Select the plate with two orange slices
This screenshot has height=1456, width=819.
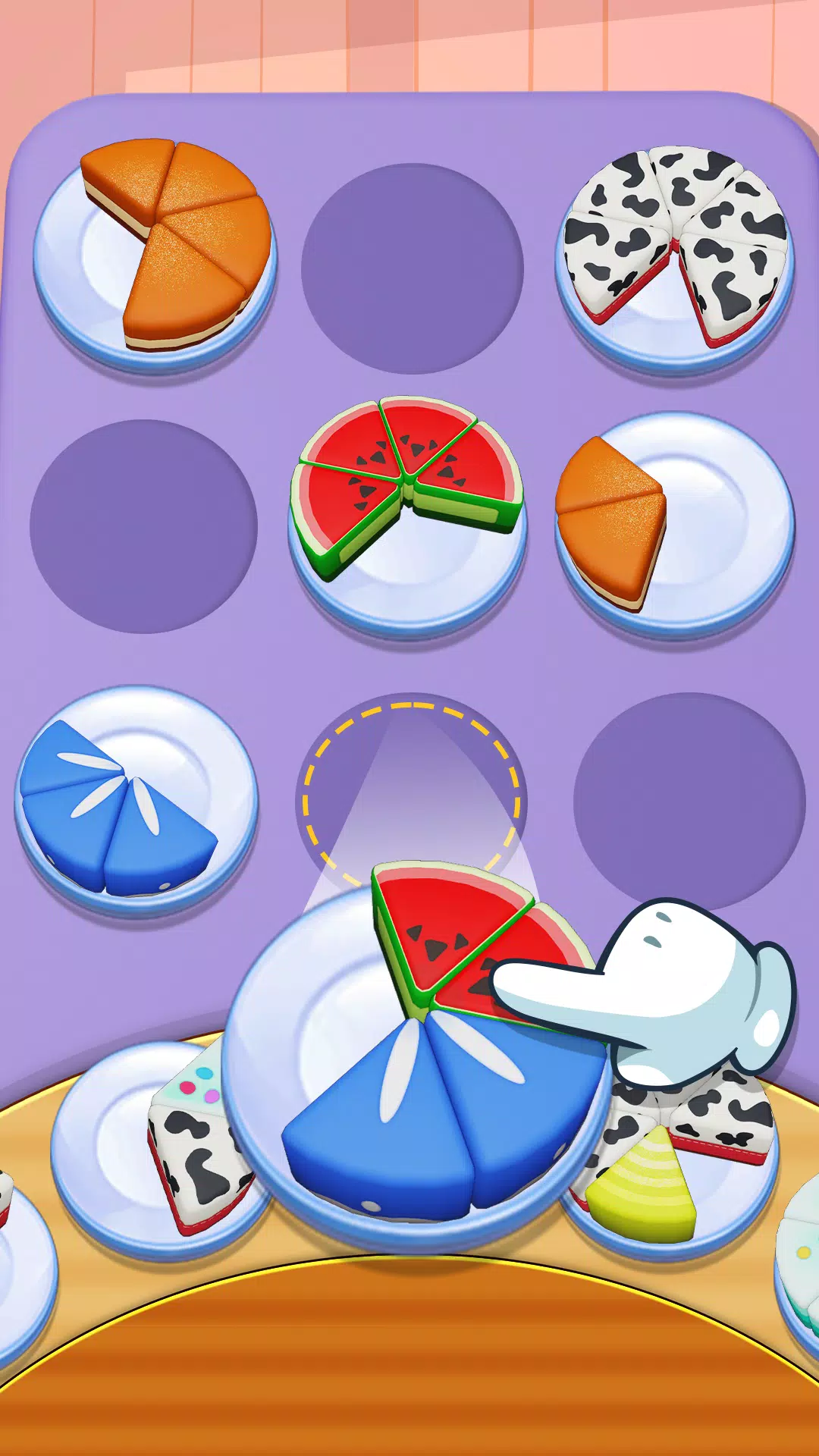point(674,523)
